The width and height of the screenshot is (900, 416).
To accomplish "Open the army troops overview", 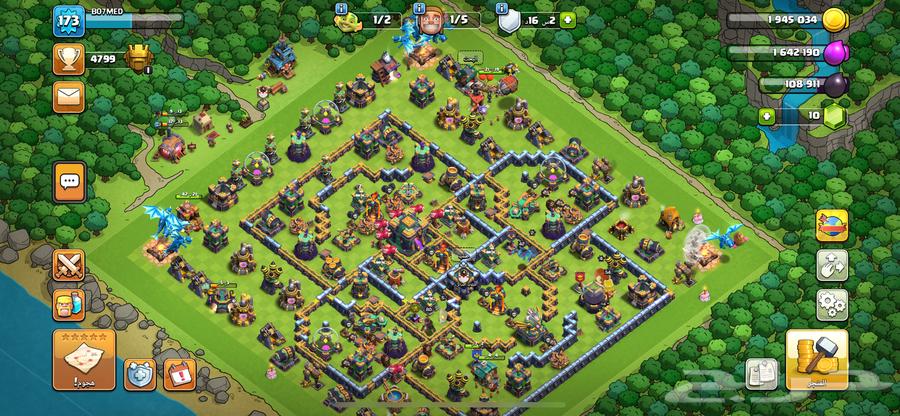I will click(x=69, y=304).
